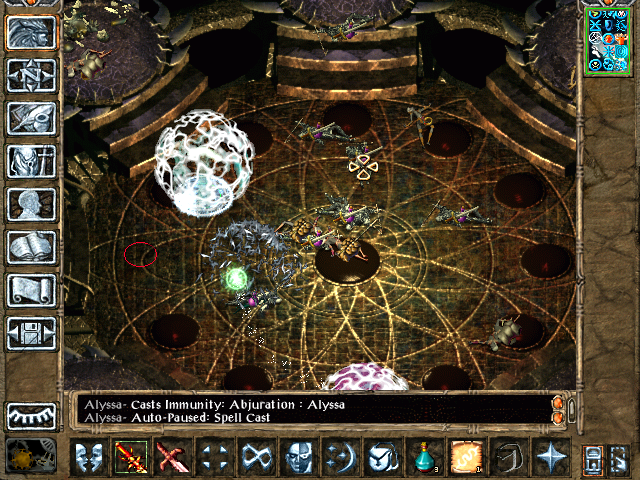Open the area map screen
Screen dimensions: 640x480
[x=32, y=75]
